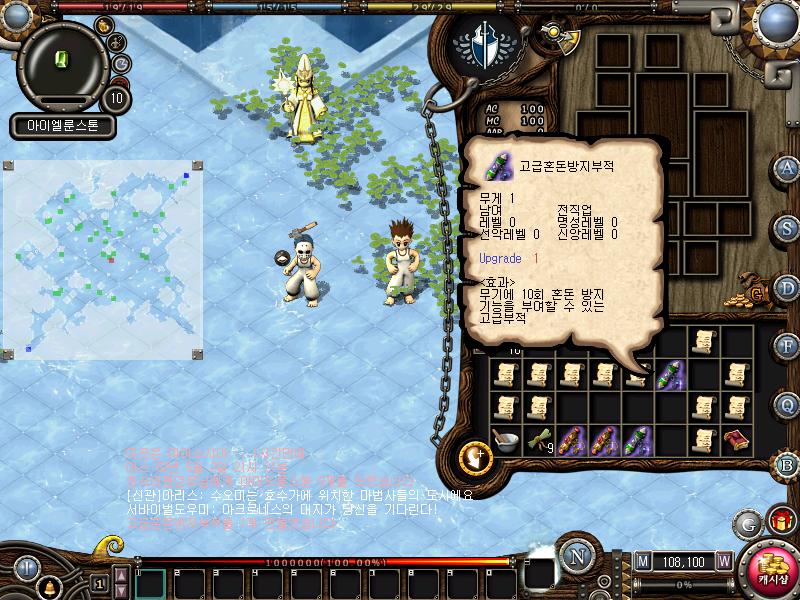This screenshot has width=800, height=600.
Task: Select the green herb bundle stack of 9
Action: point(539,440)
